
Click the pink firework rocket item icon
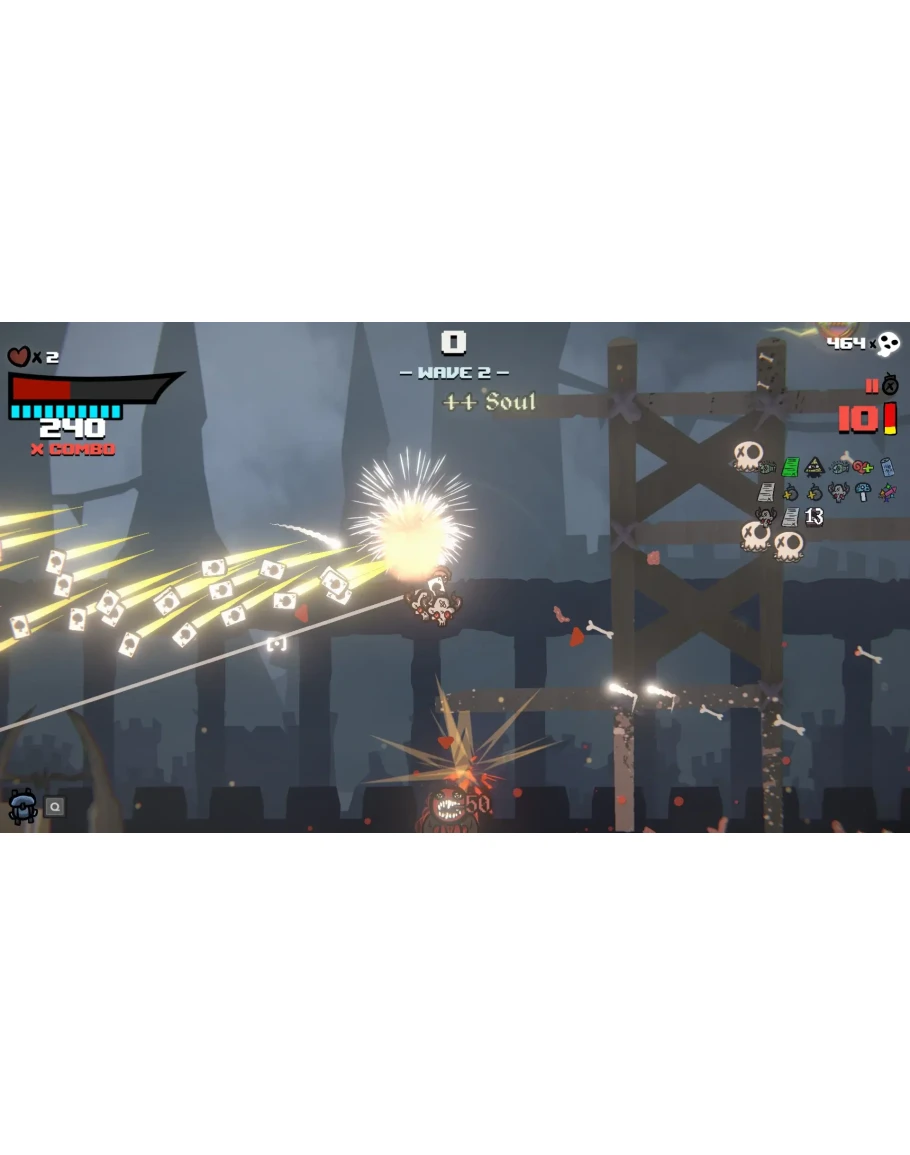tap(887, 492)
